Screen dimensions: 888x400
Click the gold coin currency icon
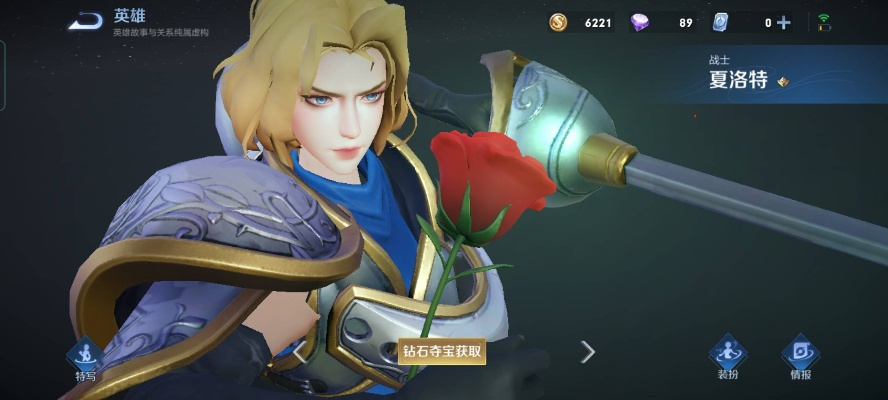[558, 22]
